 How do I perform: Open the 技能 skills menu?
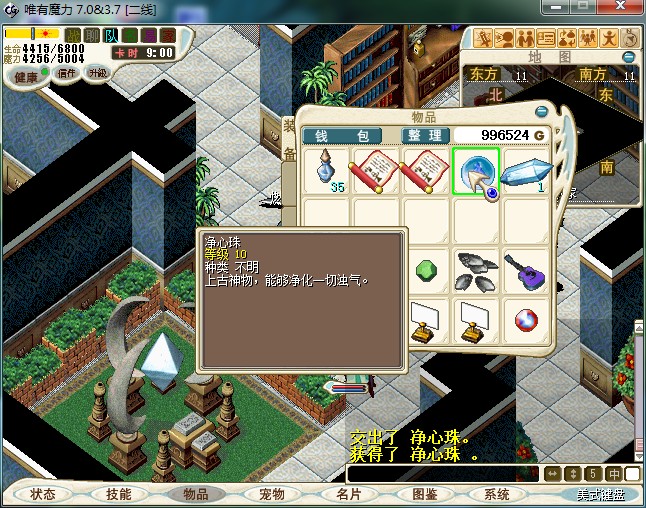(118, 494)
